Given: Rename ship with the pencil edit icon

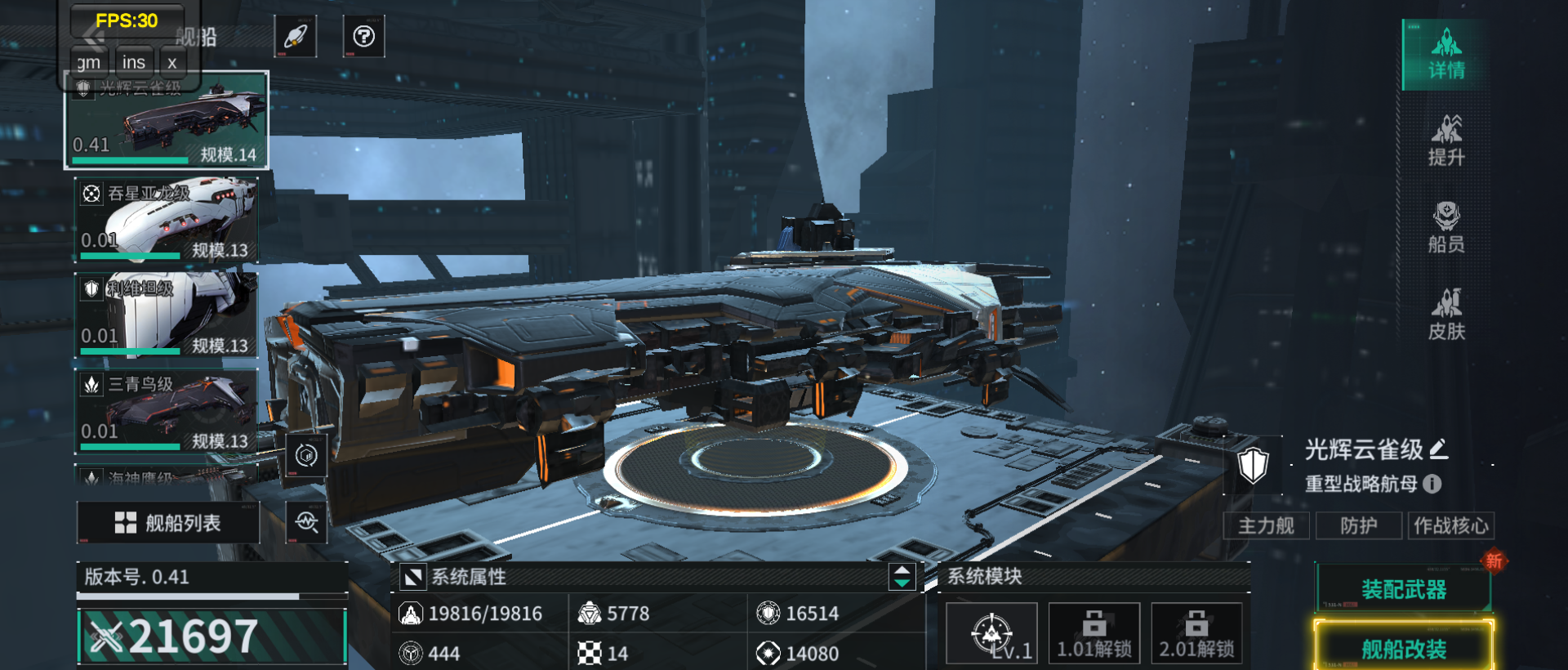Looking at the screenshot, I should (1439, 449).
